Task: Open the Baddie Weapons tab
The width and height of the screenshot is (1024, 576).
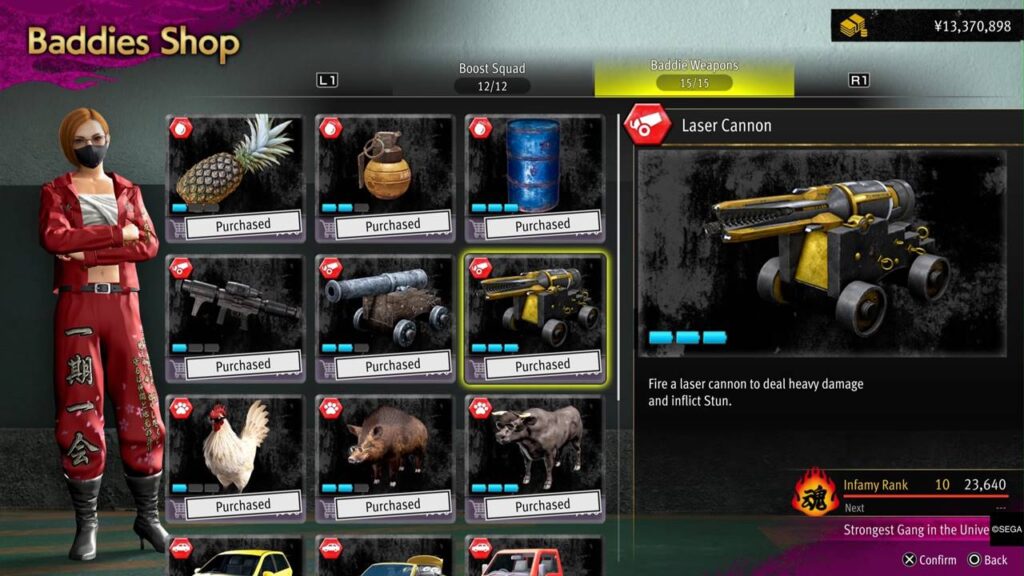Action: (x=694, y=75)
